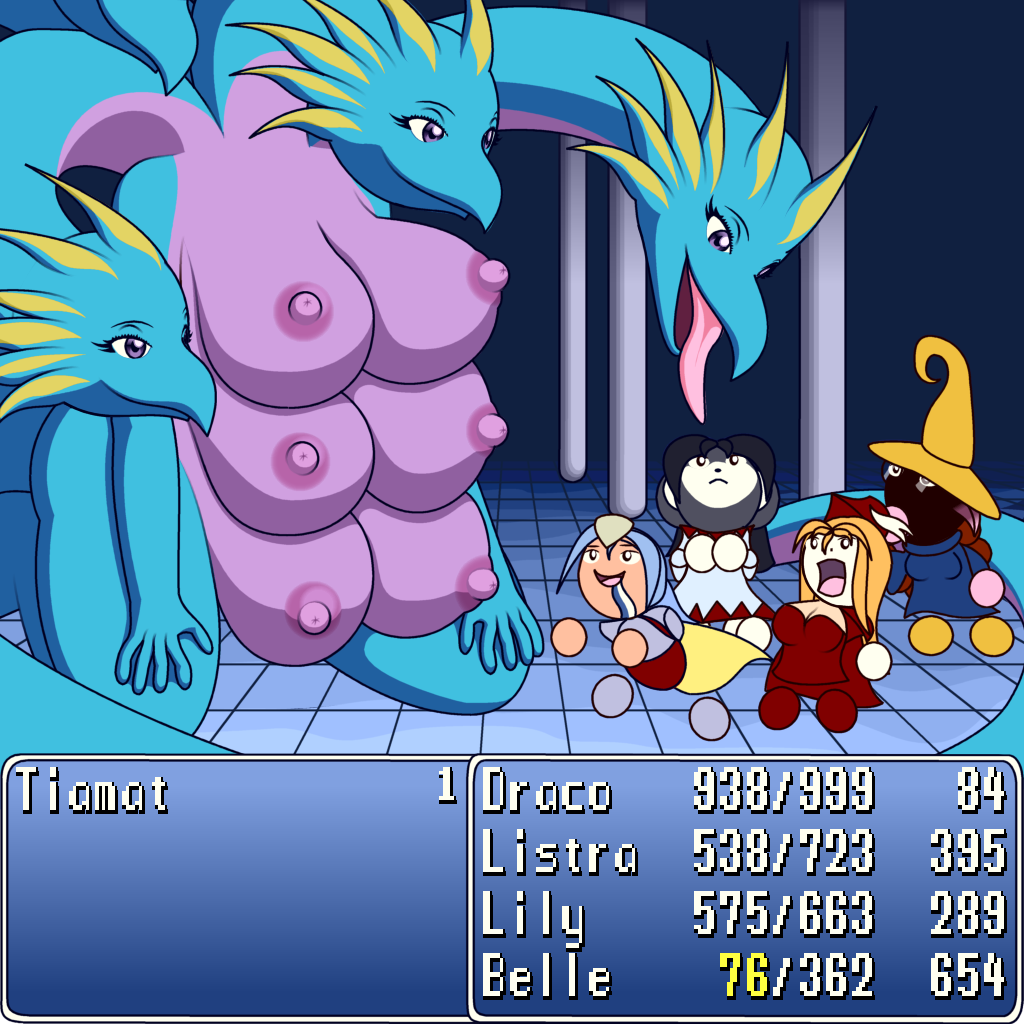Select Tiamat in the enemy list
The height and width of the screenshot is (1024, 1024).
pos(92,793)
